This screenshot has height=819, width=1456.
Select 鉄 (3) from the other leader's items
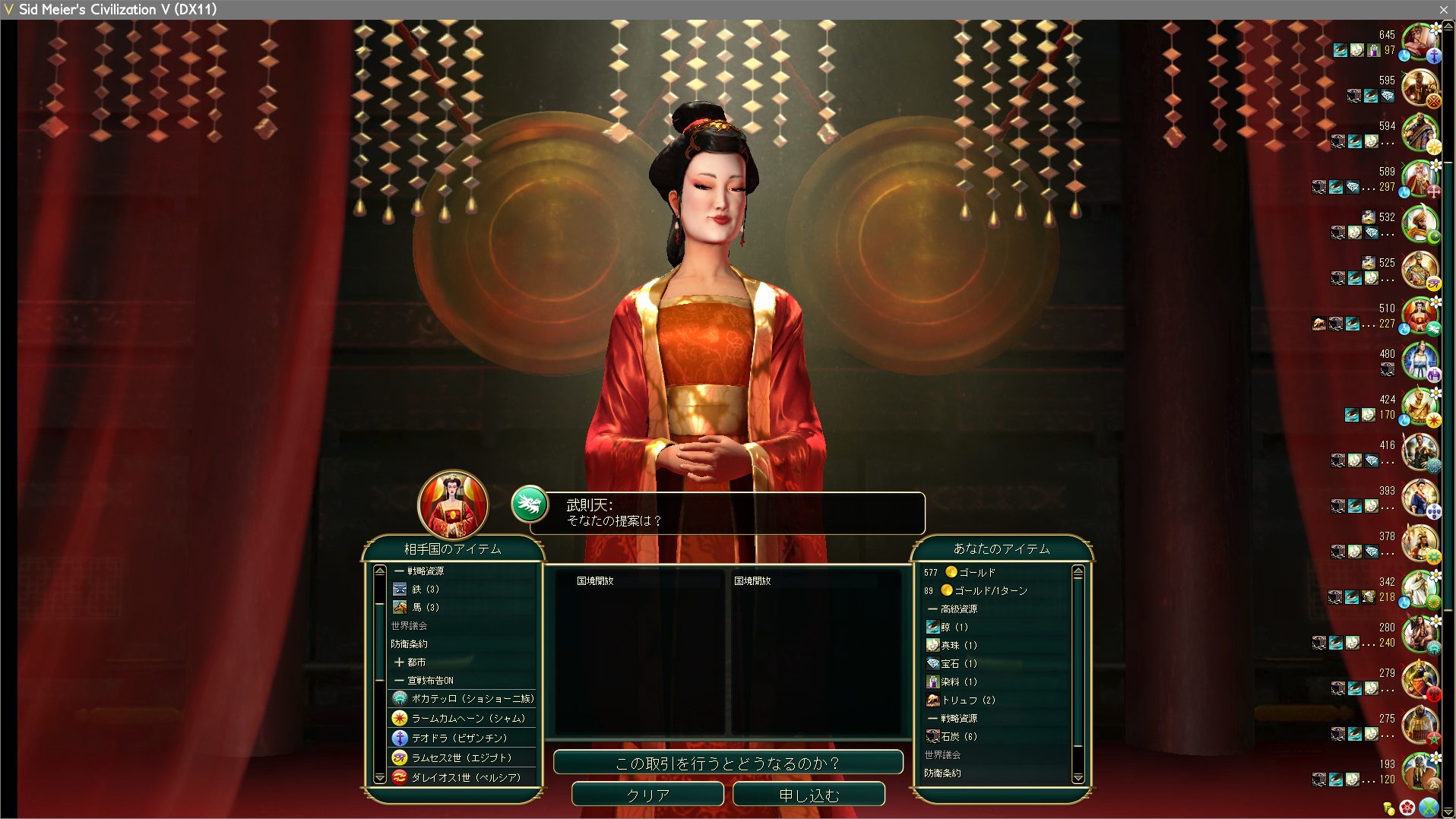click(x=426, y=589)
